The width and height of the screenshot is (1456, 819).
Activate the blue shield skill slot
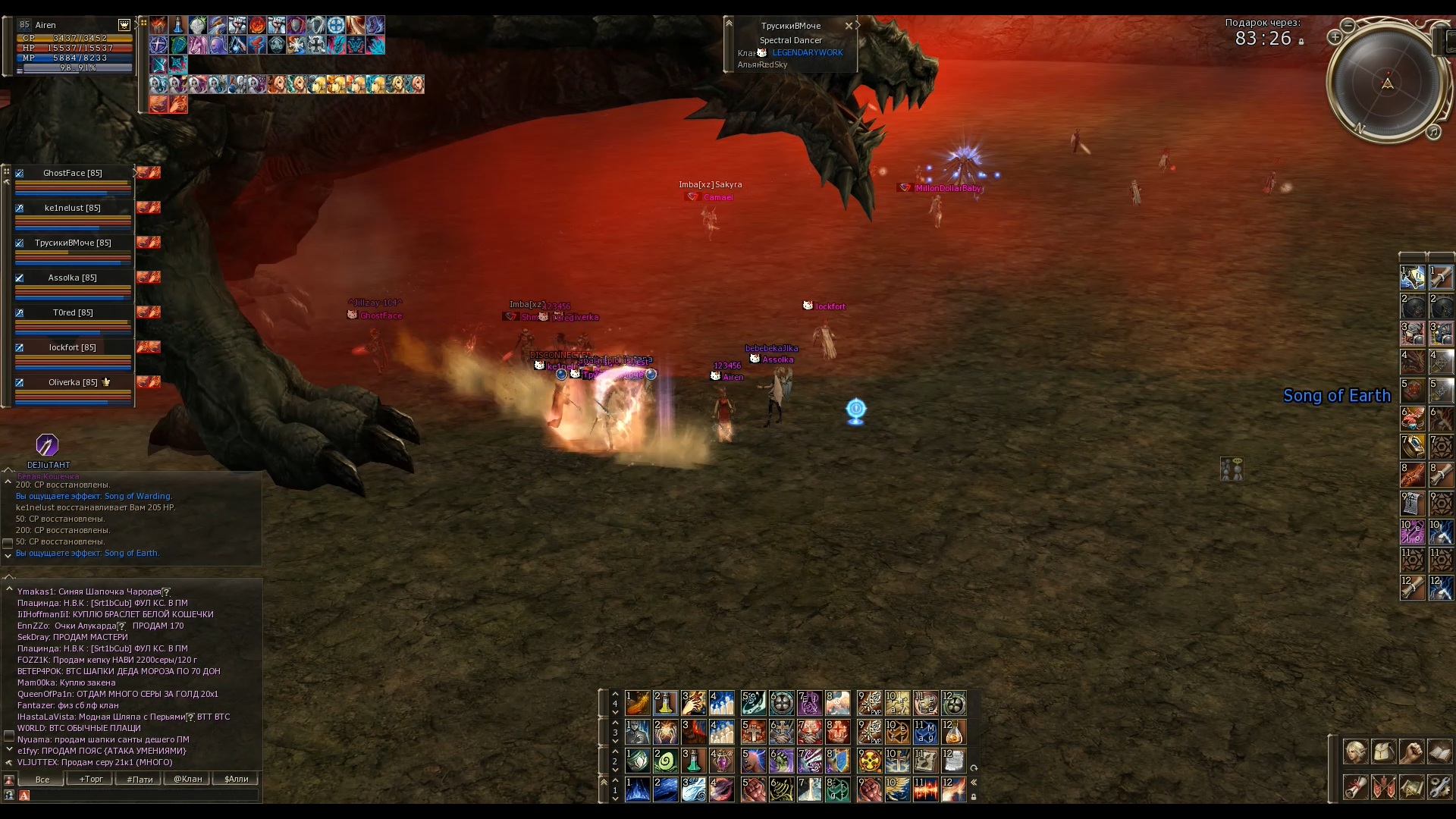tap(838, 761)
